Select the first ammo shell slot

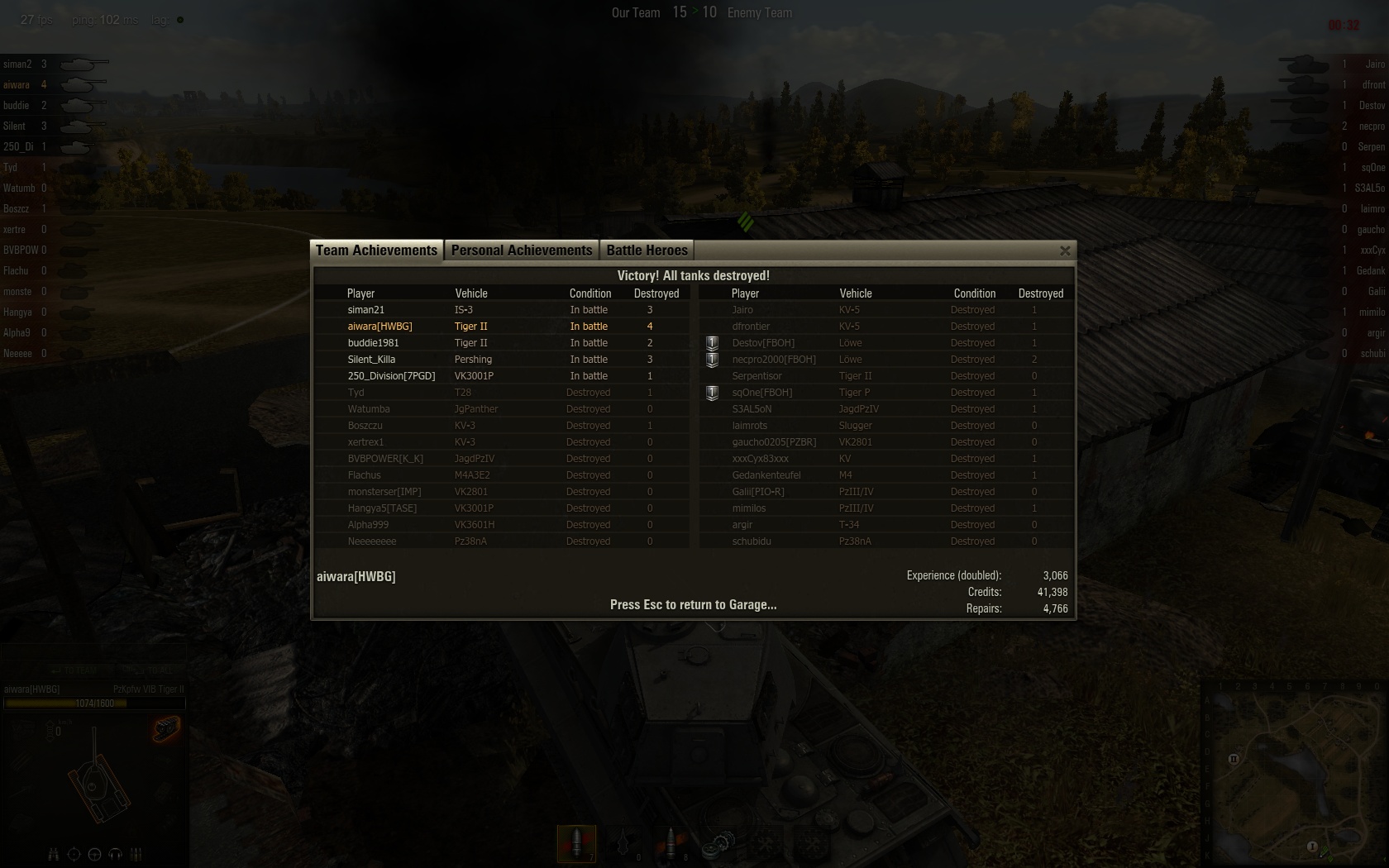pyautogui.click(x=577, y=843)
